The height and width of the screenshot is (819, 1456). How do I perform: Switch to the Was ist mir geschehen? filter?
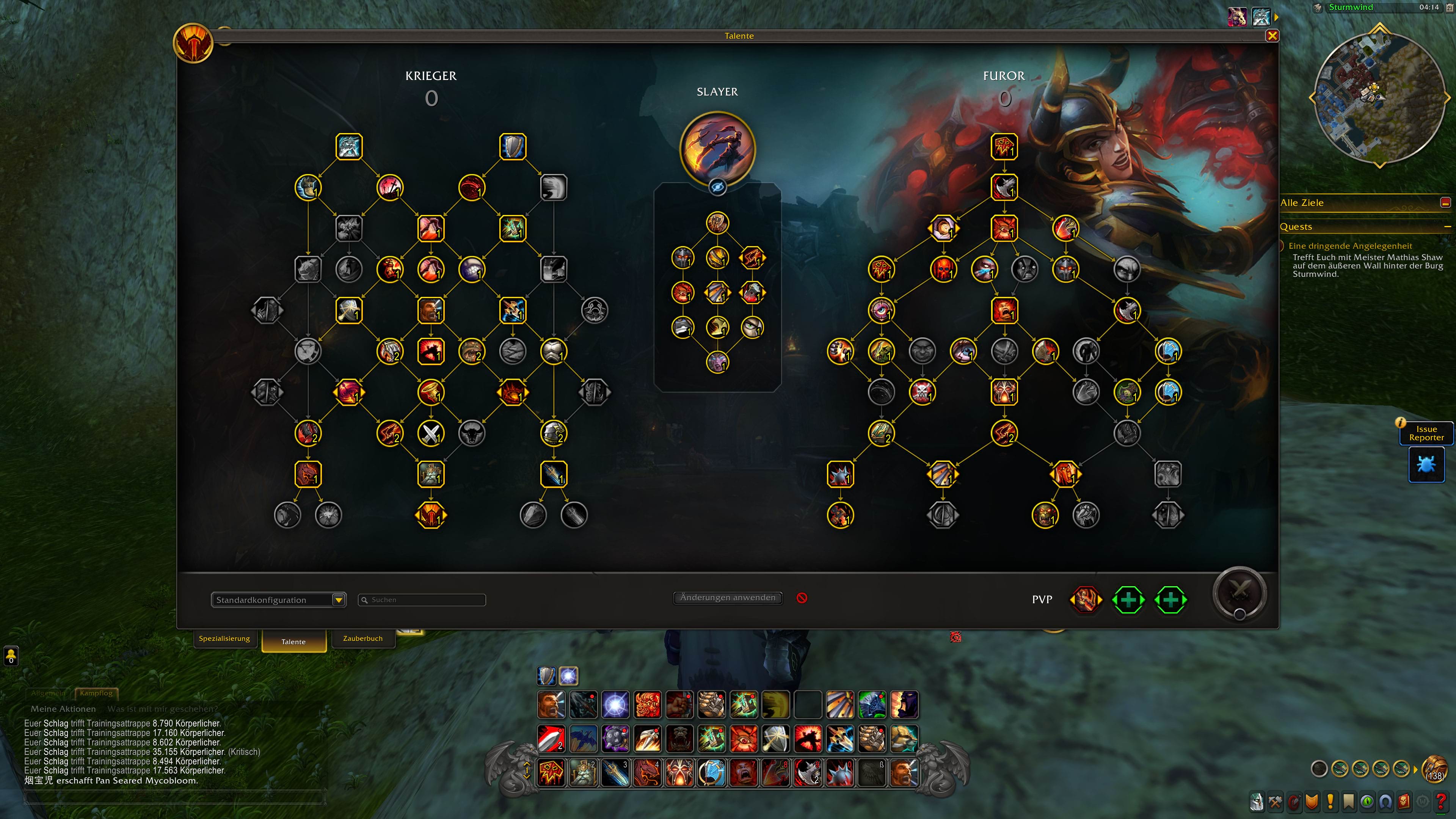(162, 709)
